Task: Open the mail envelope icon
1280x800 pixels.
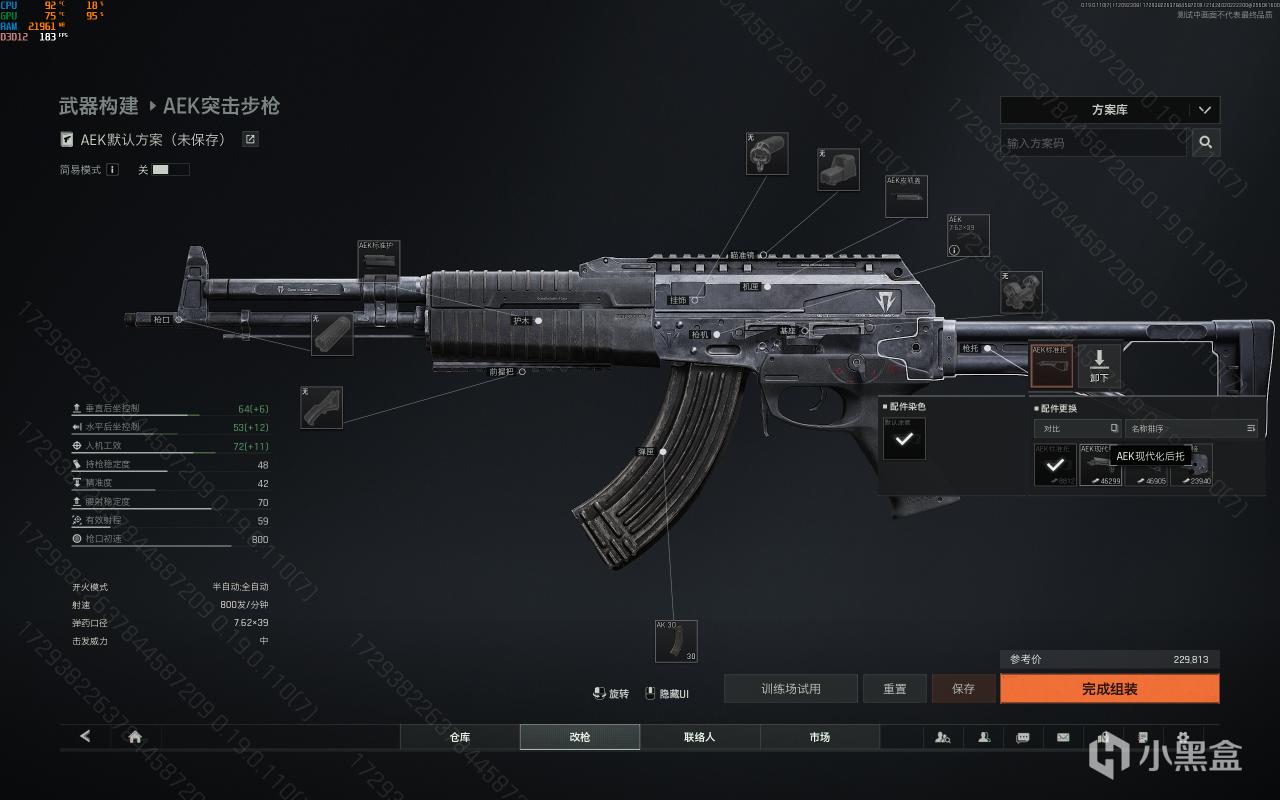Action: coord(1063,737)
